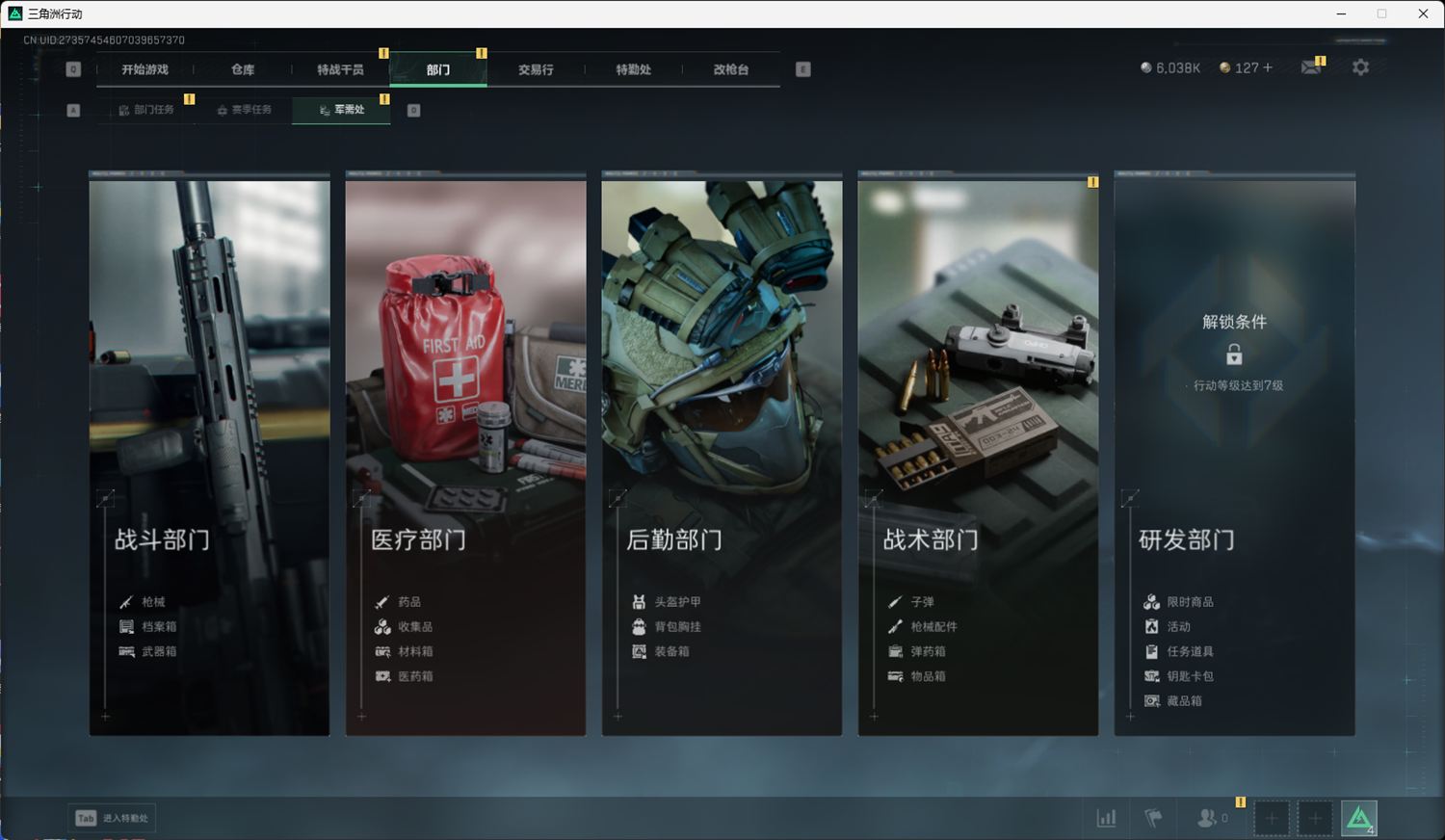Enter the 战术部门 department card
Viewport: 1445px width, 840px height.
pos(978,453)
